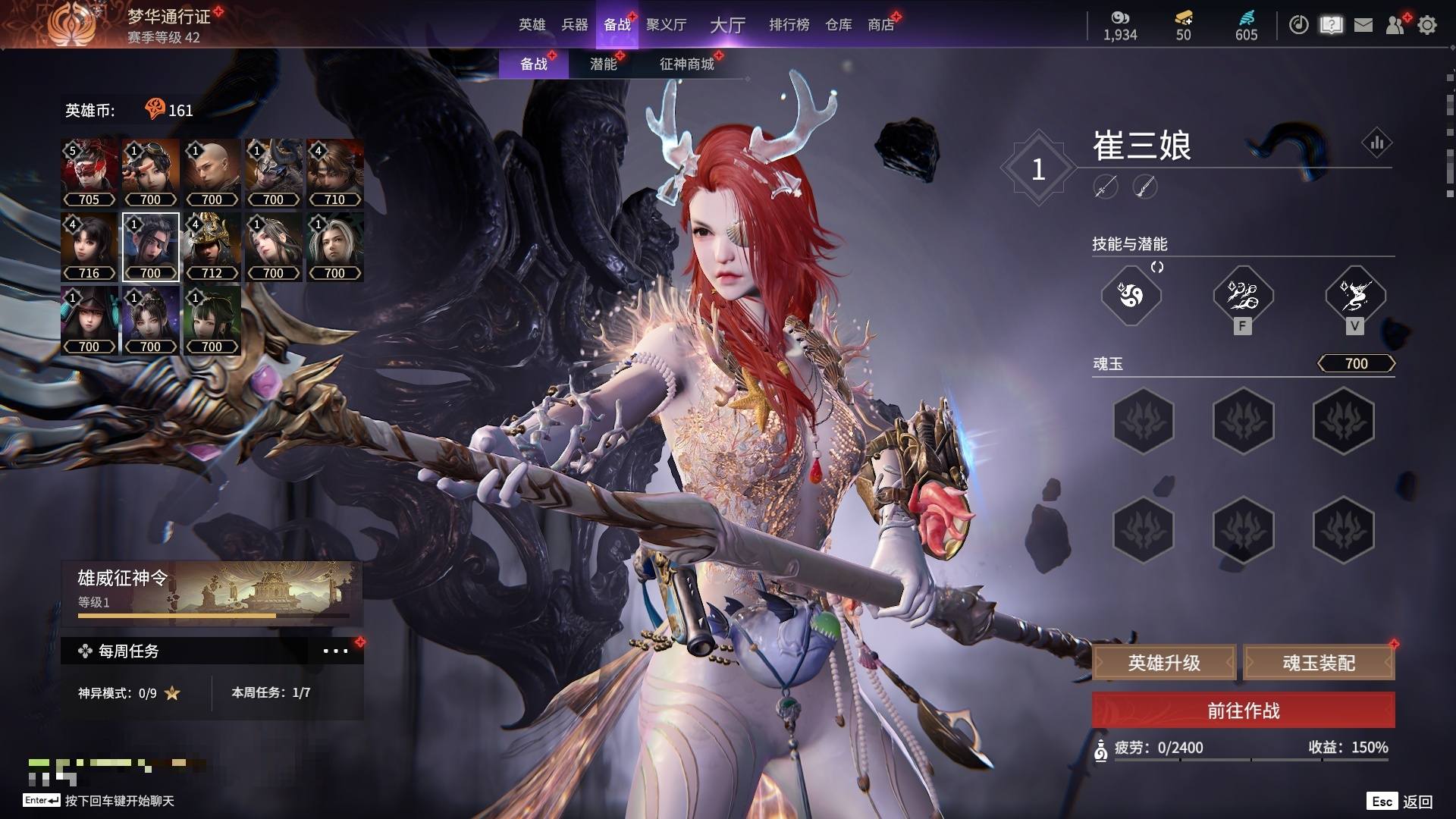Go to the 聚义厅 menu
1456x819 pixels.
tap(666, 25)
